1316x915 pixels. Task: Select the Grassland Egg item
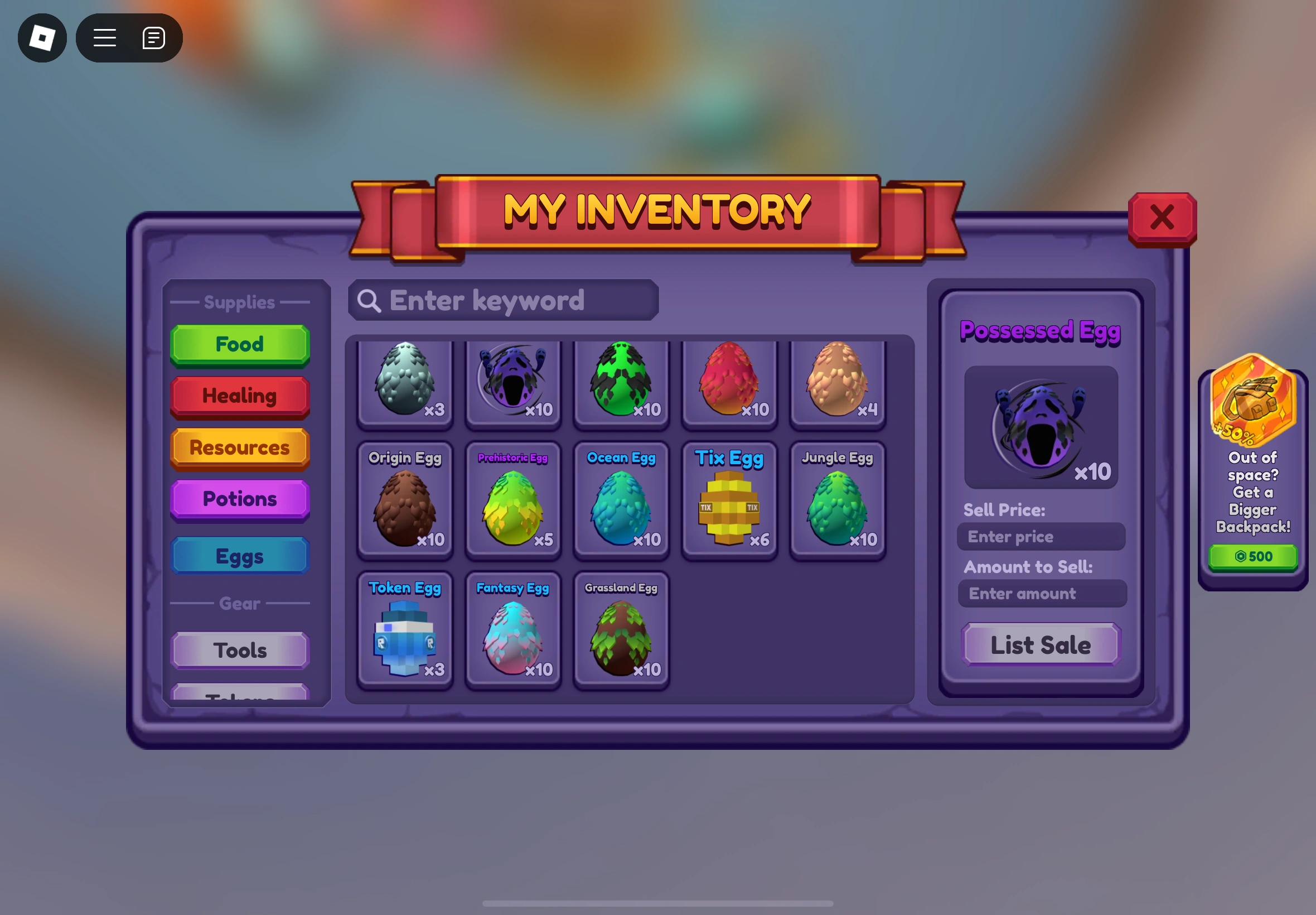pyautogui.click(x=621, y=630)
